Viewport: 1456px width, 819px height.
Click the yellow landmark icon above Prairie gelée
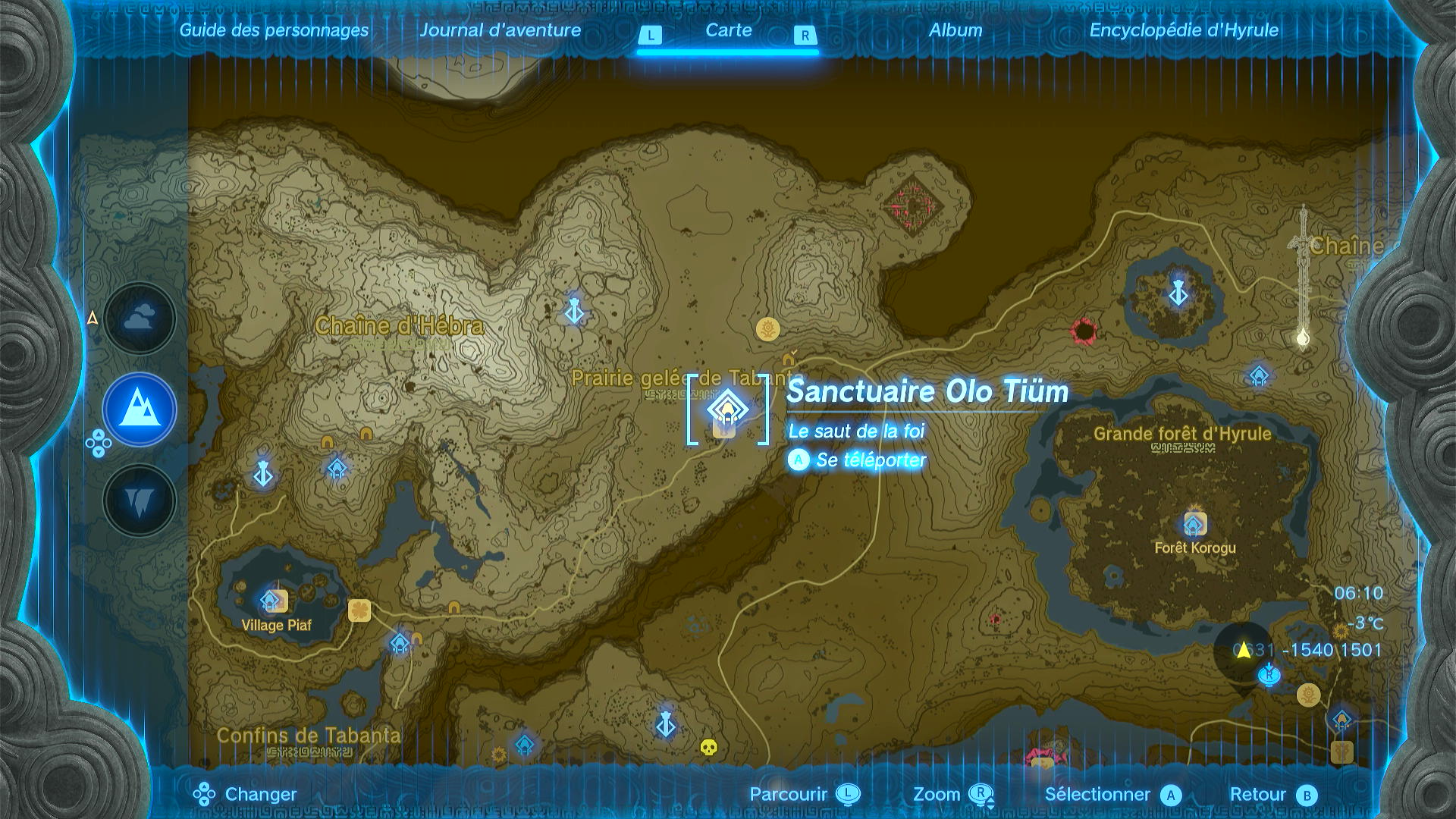(x=769, y=330)
